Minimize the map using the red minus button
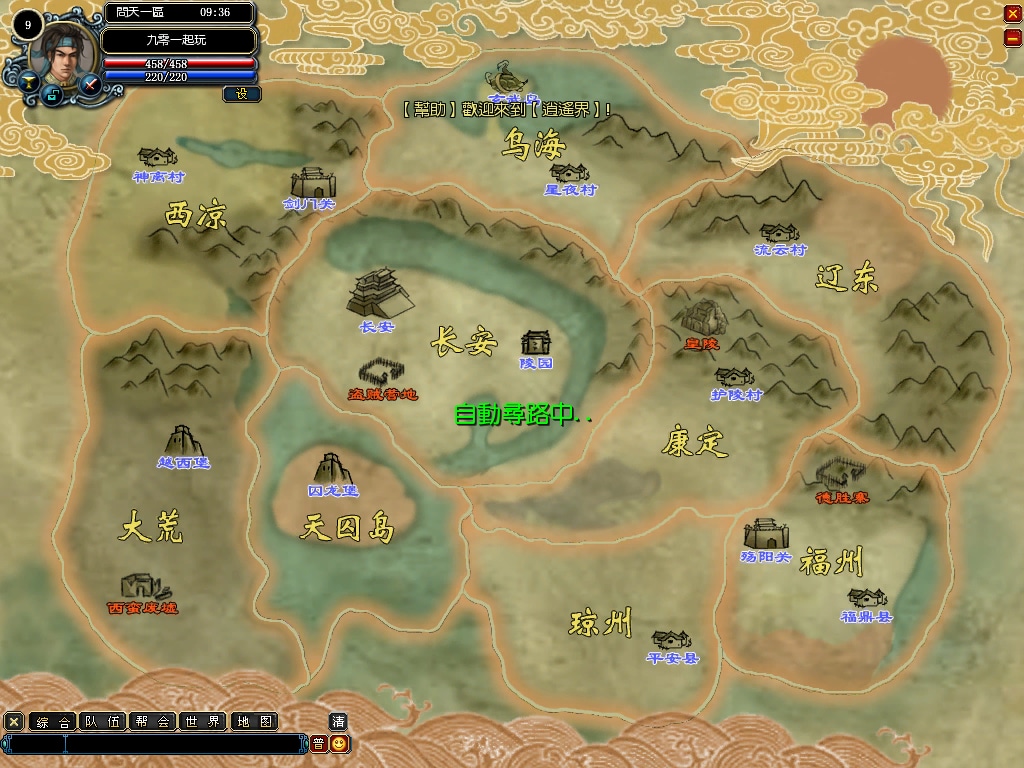This screenshot has width=1024, height=768. (1011, 38)
